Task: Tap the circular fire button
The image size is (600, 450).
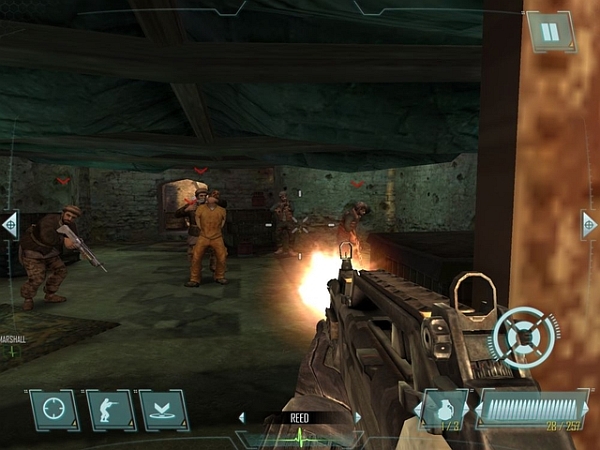Action: [526, 335]
